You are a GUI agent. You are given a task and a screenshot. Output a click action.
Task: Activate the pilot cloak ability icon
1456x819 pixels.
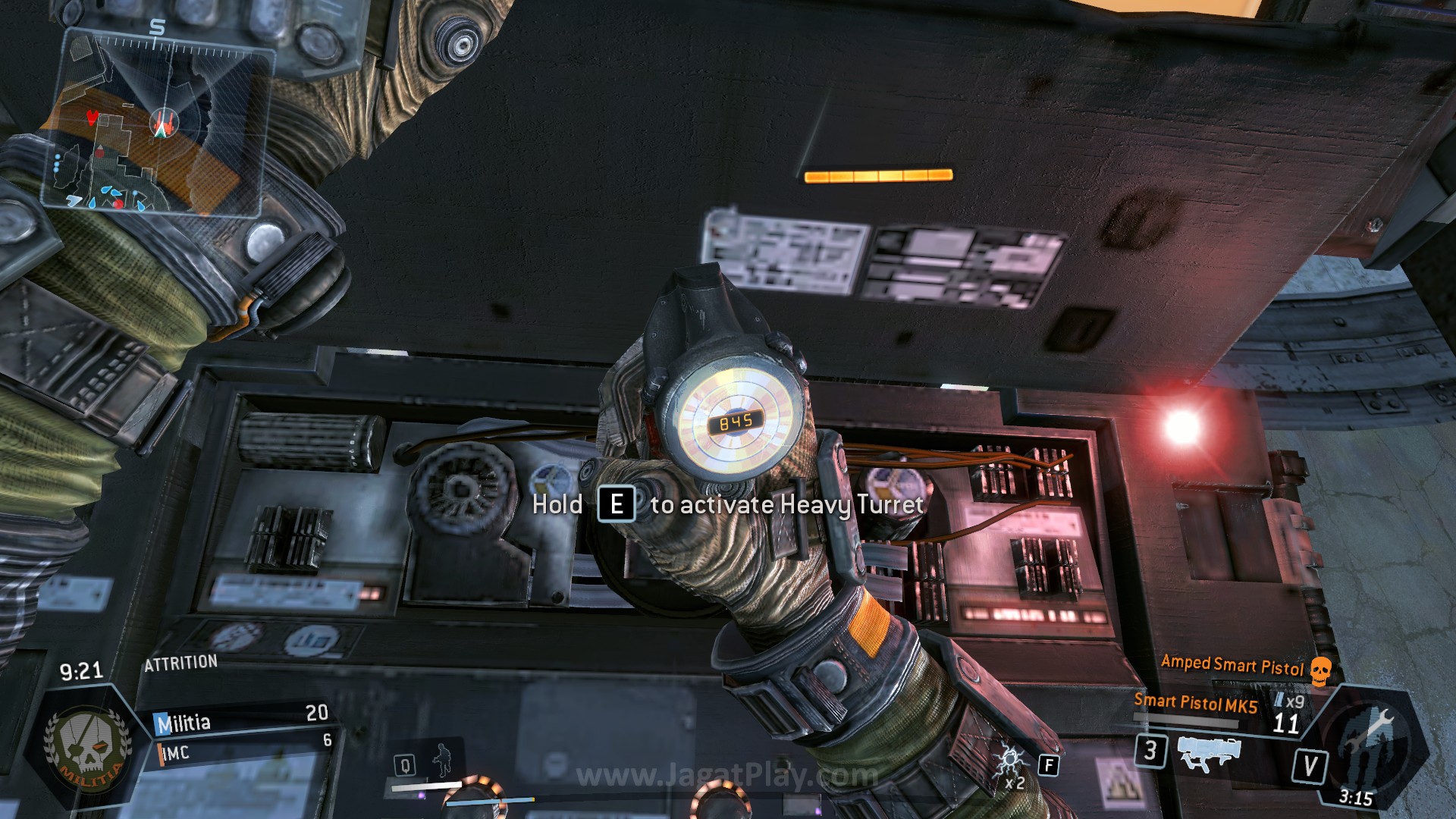441,759
